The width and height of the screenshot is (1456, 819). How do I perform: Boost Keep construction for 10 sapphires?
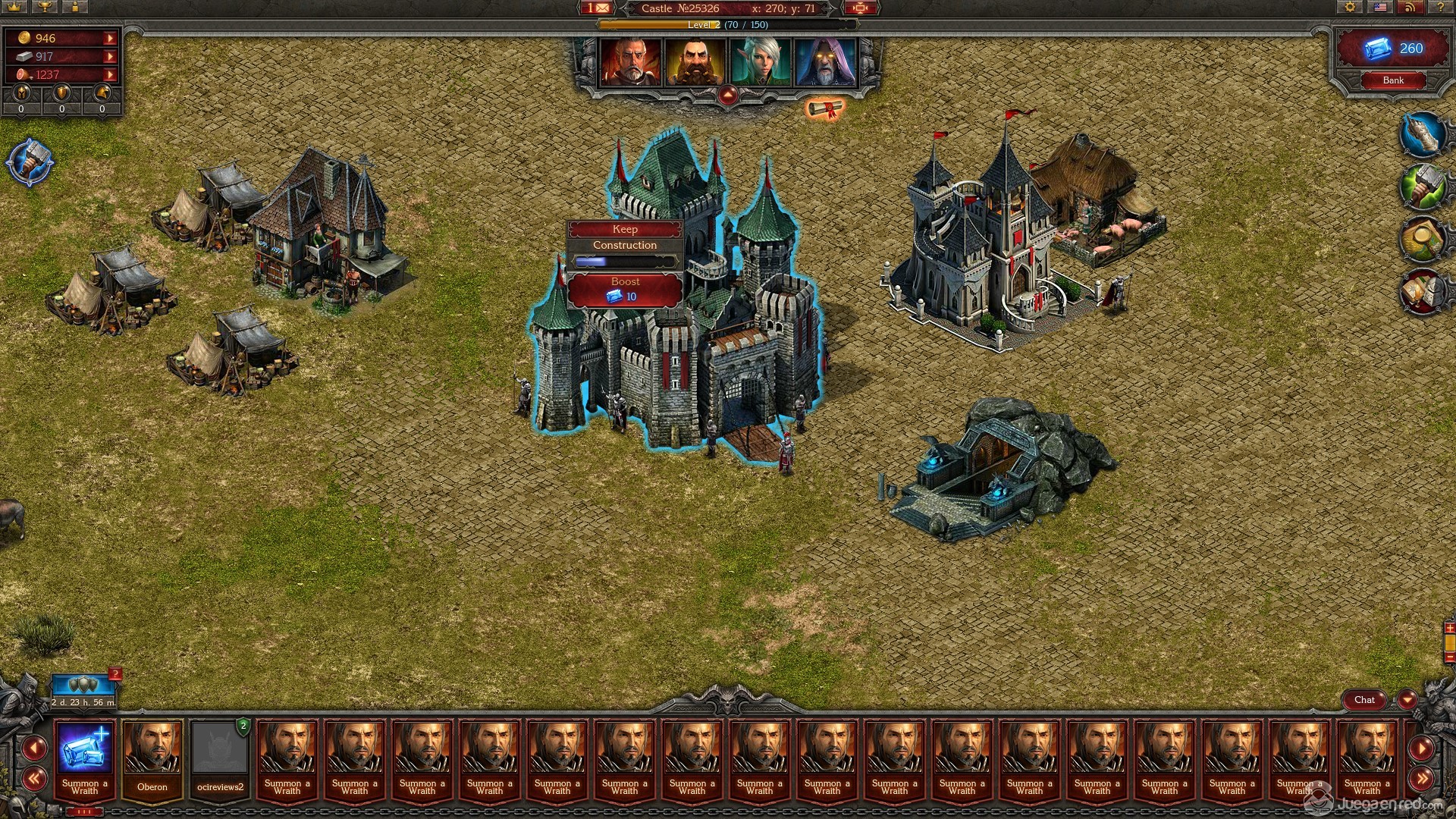pos(625,290)
